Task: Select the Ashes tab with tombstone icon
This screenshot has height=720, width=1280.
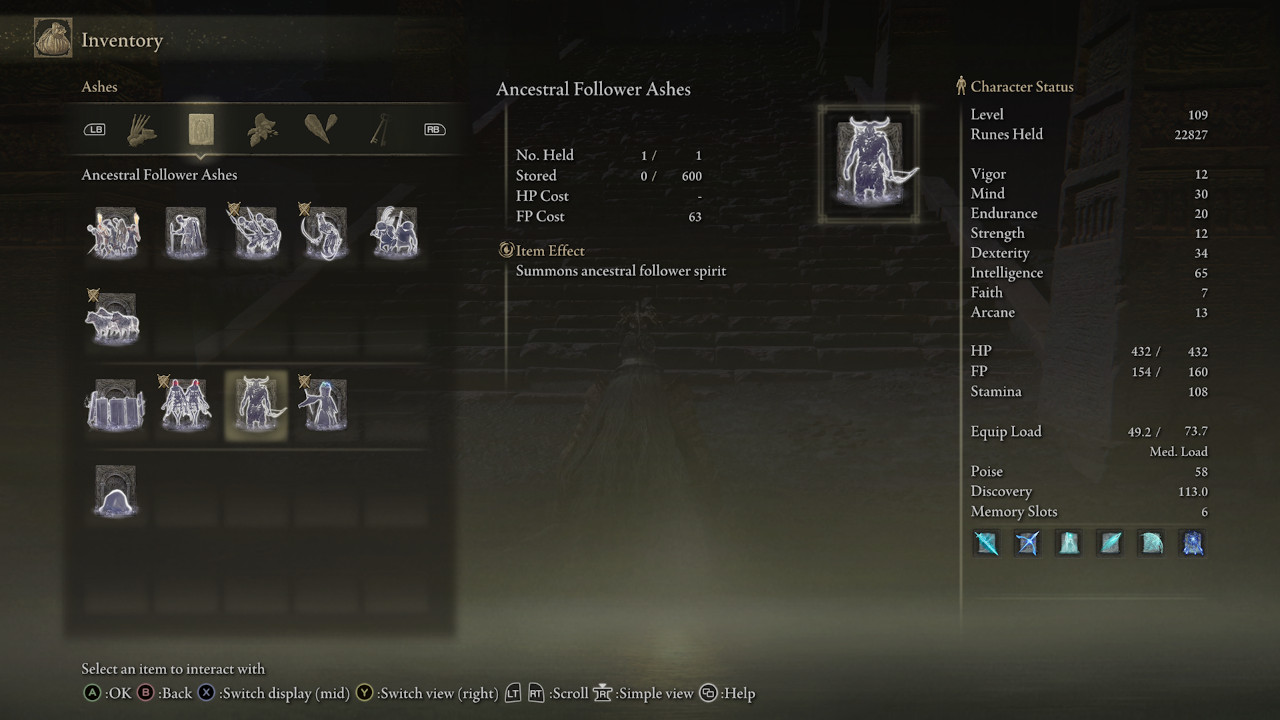Action: [x=201, y=129]
